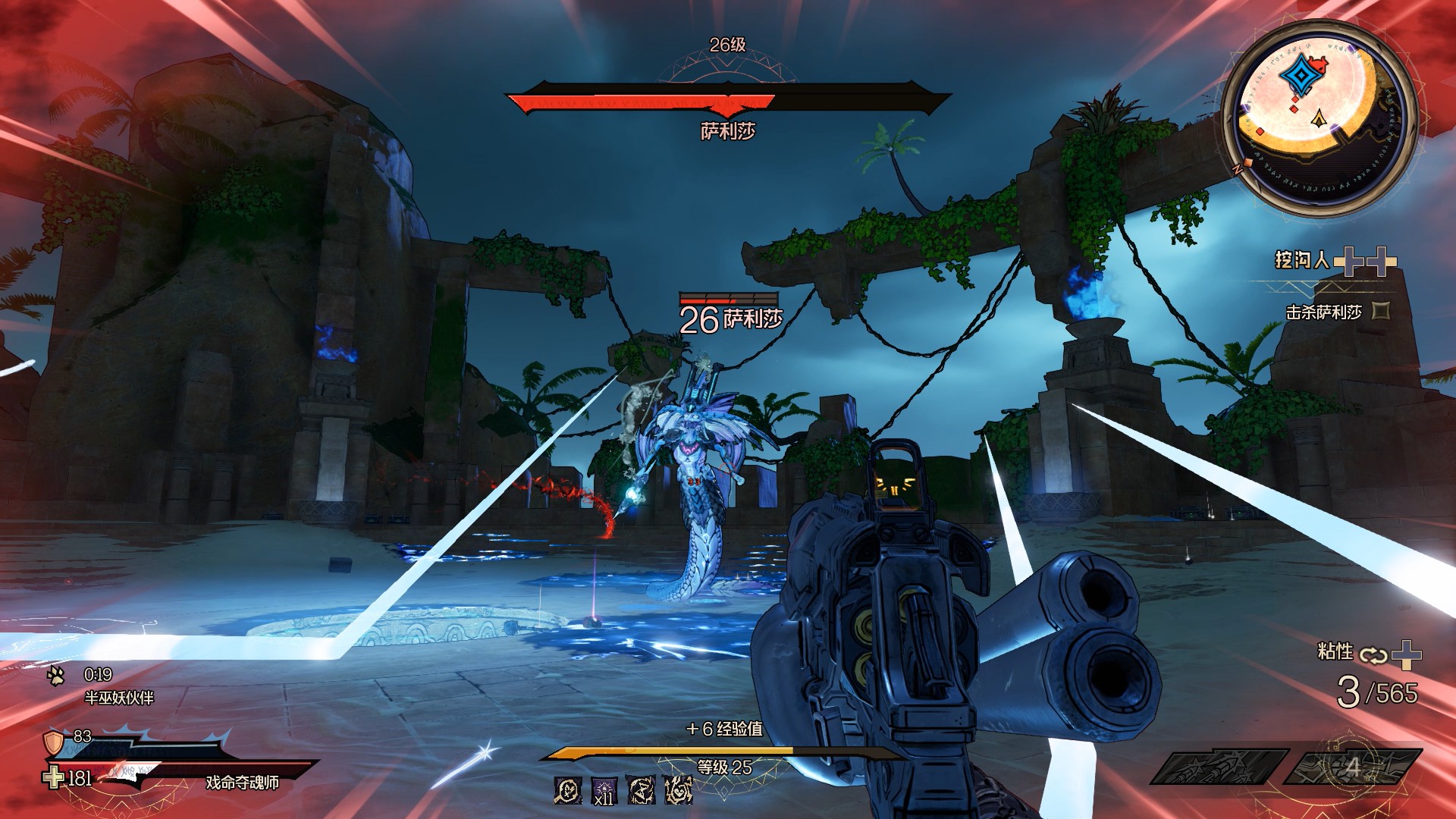
Task: Click the paw print companion icon
Action: (56, 676)
